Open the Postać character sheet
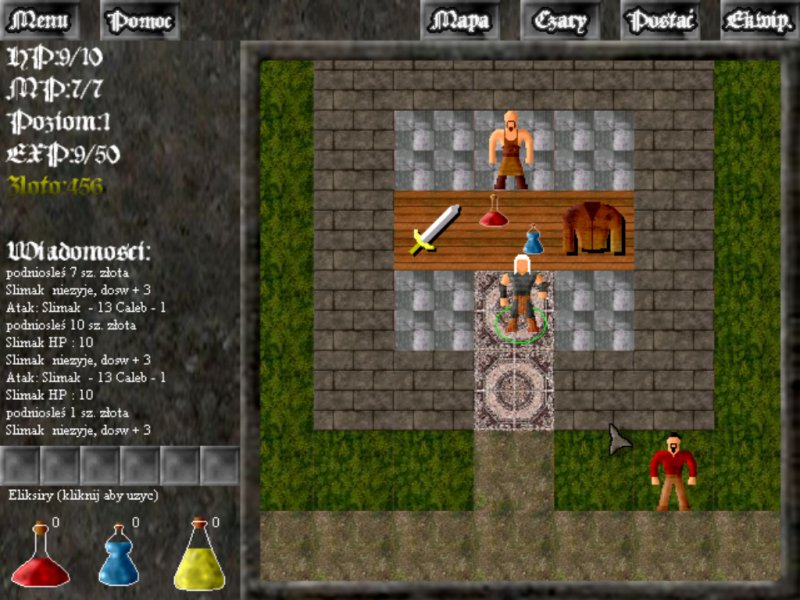This screenshot has width=800, height=600. pyautogui.click(x=660, y=20)
